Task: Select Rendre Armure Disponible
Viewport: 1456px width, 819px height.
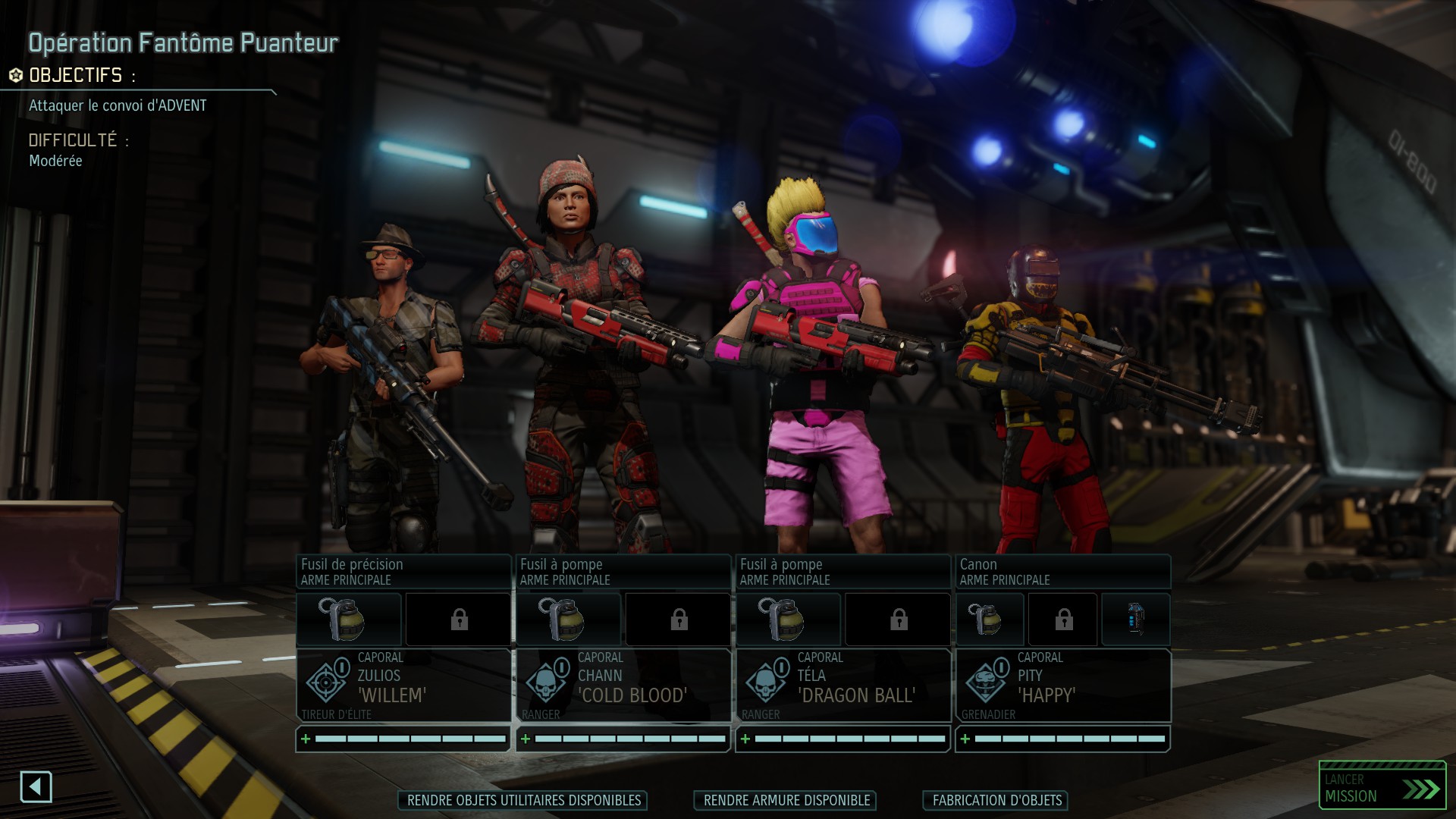Action: [x=786, y=801]
